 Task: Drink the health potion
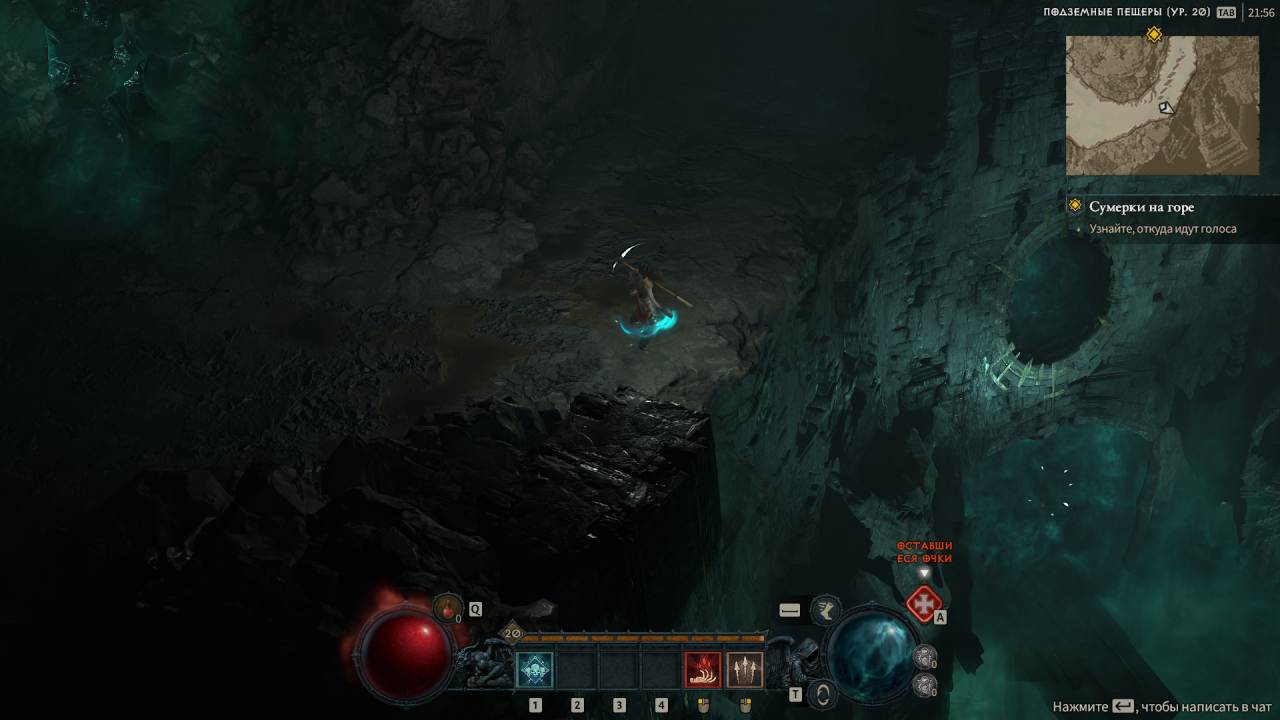(x=447, y=607)
